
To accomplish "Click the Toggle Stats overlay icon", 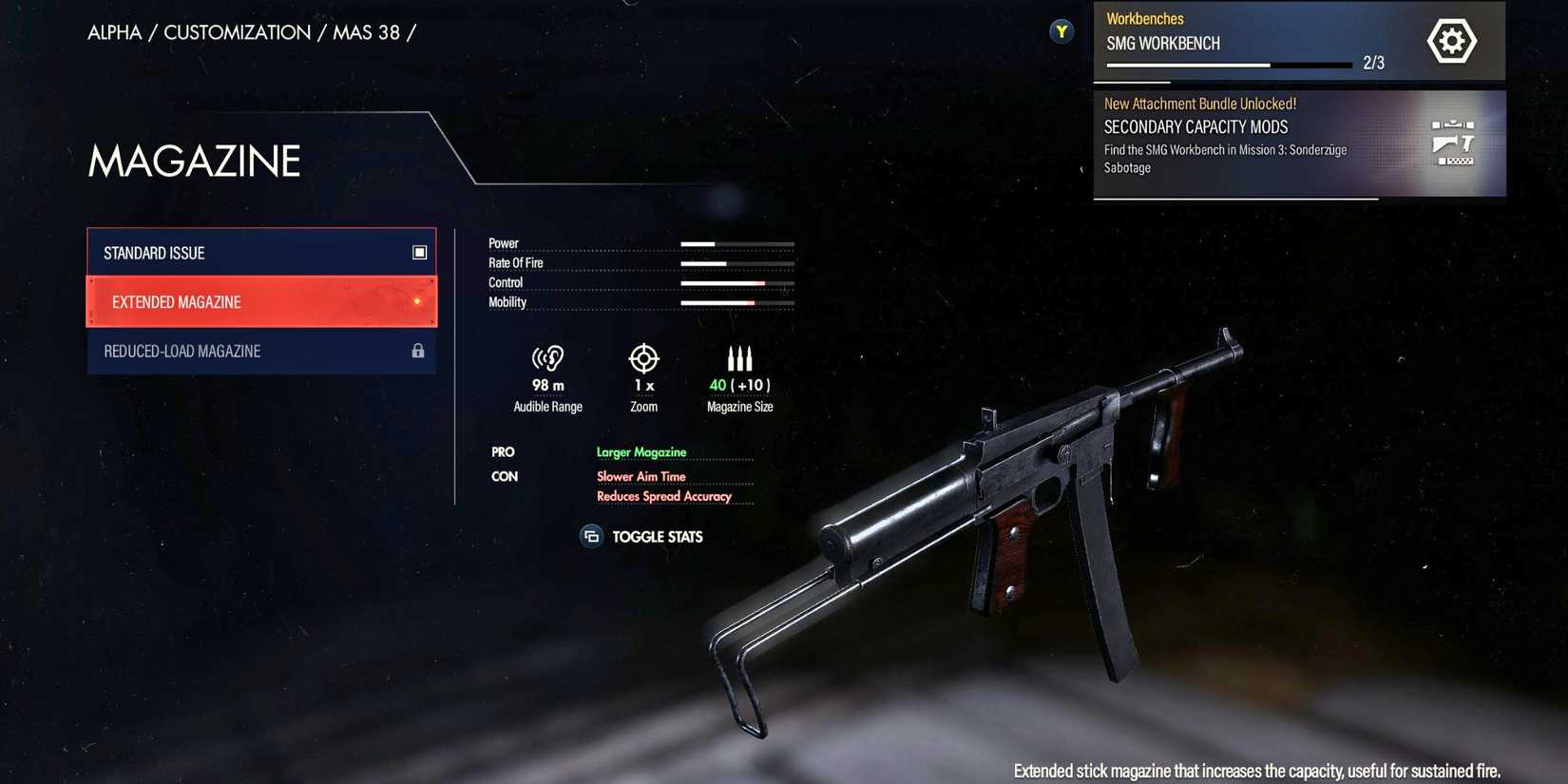I will (591, 536).
